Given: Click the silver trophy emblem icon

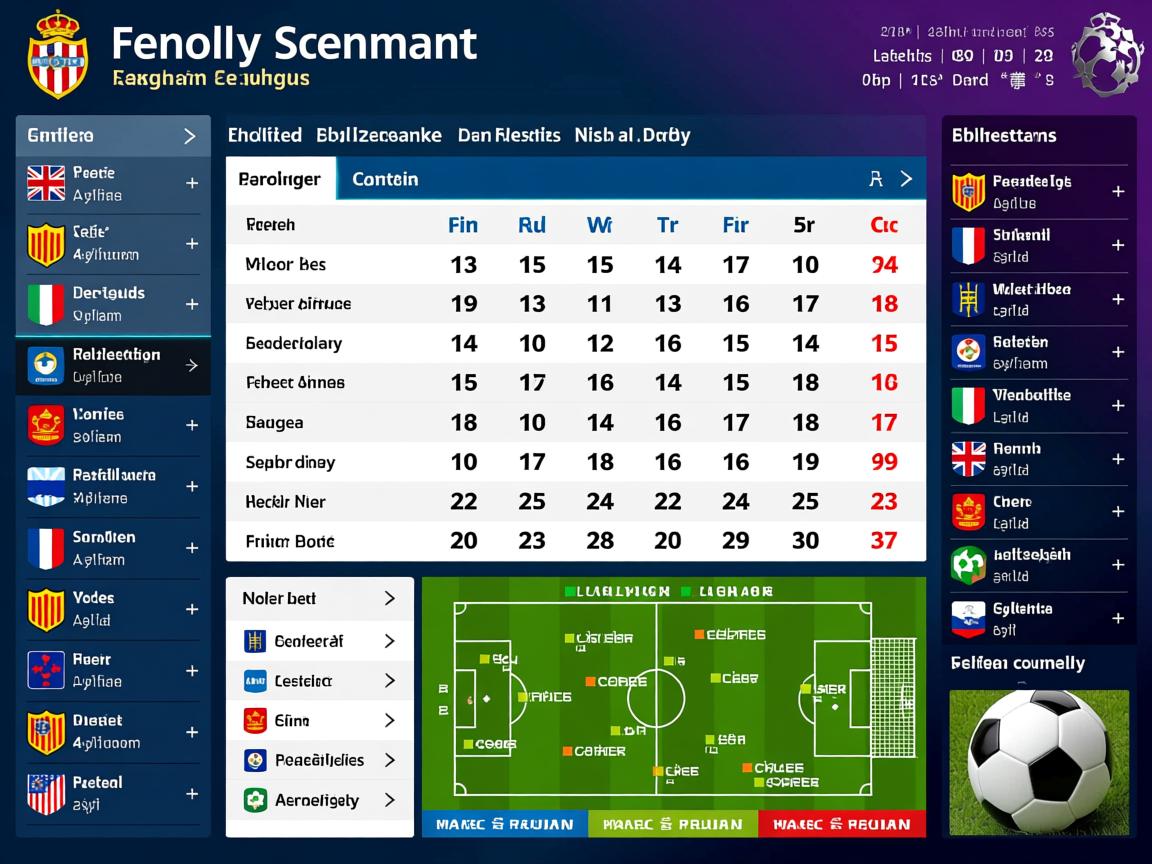Looking at the screenshot, I should [x=1106, y=53].
